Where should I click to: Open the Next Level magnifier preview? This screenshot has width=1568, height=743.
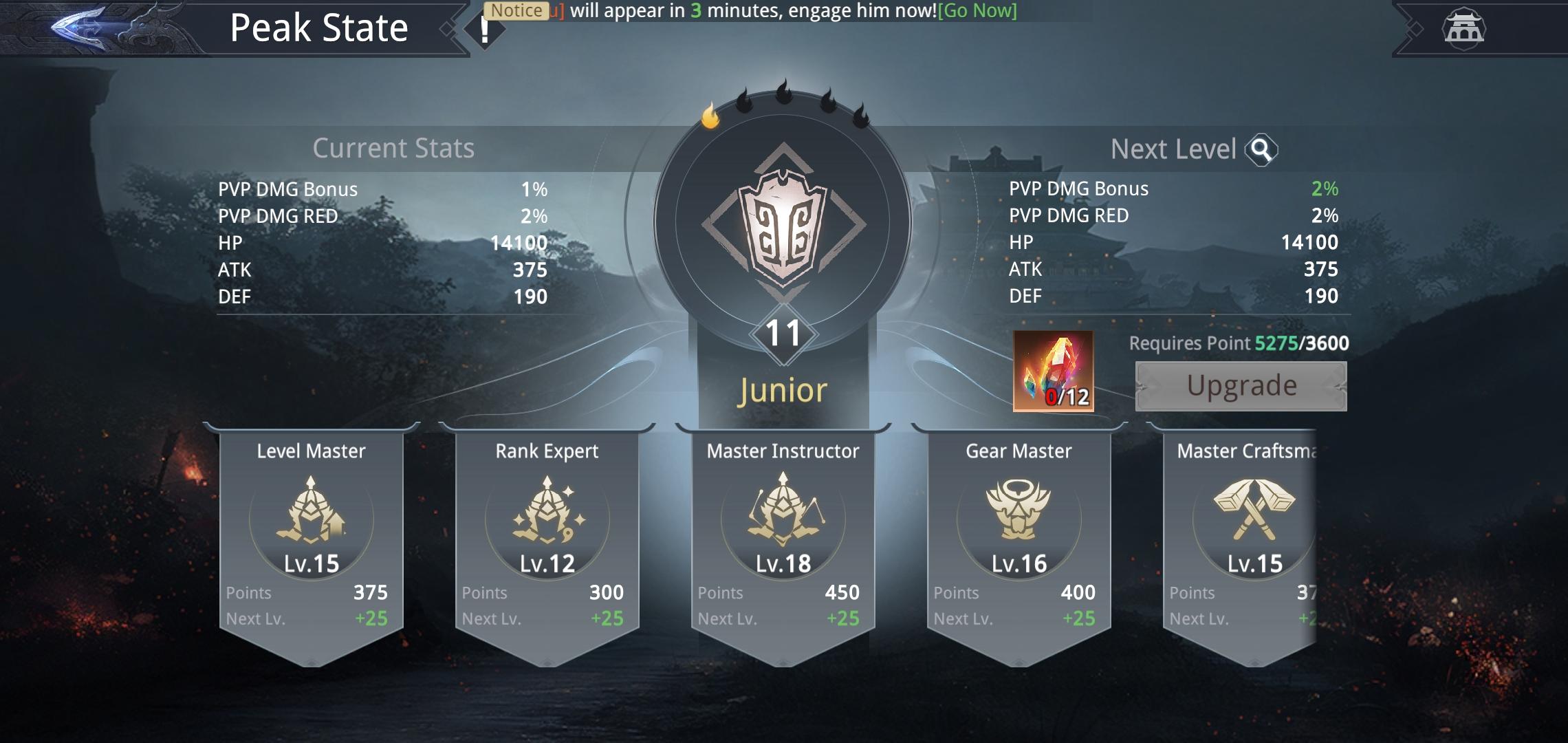(x=1263, y=149)
